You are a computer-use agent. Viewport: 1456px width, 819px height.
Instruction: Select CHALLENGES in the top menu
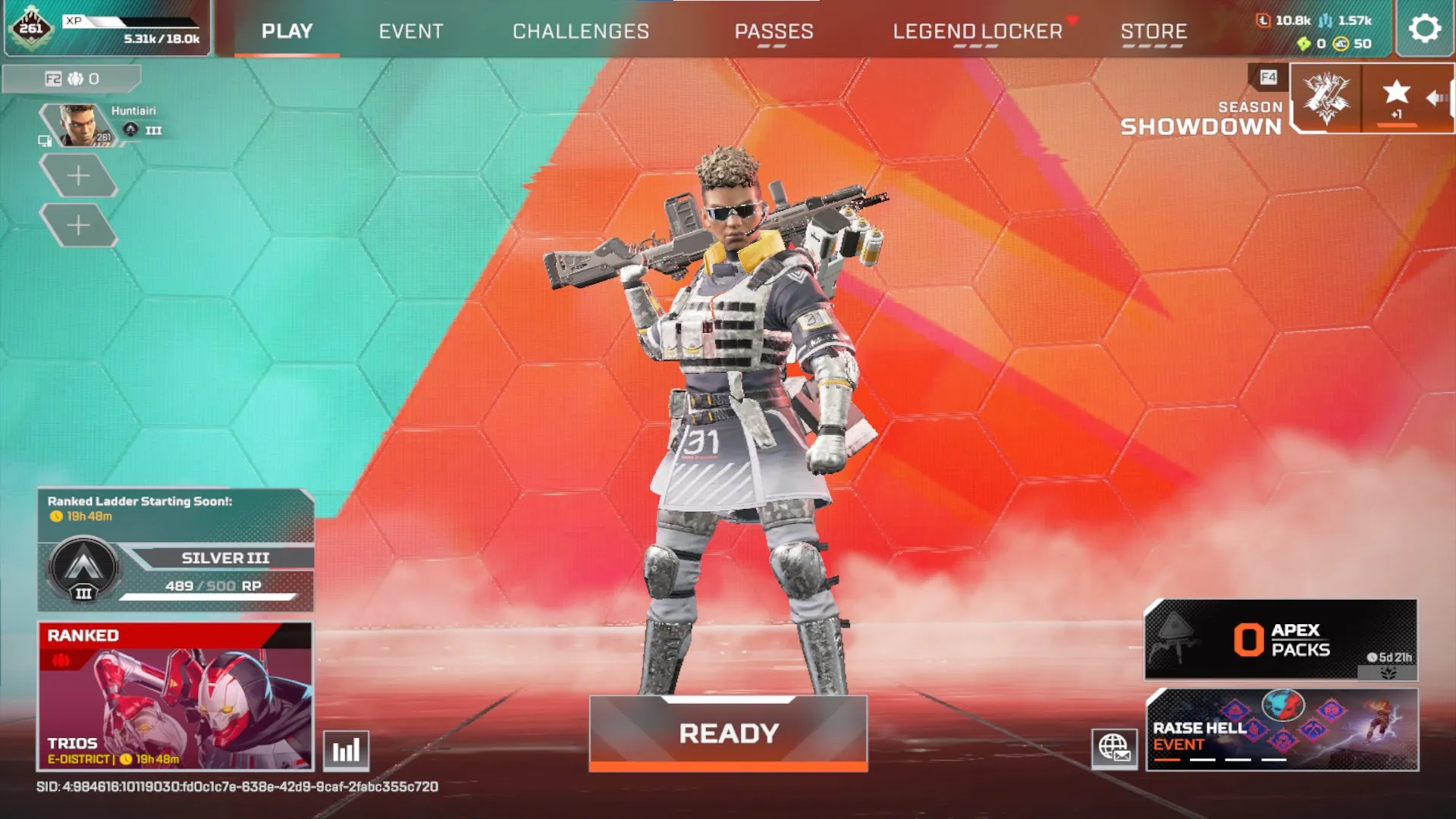(x=581, y=31)
